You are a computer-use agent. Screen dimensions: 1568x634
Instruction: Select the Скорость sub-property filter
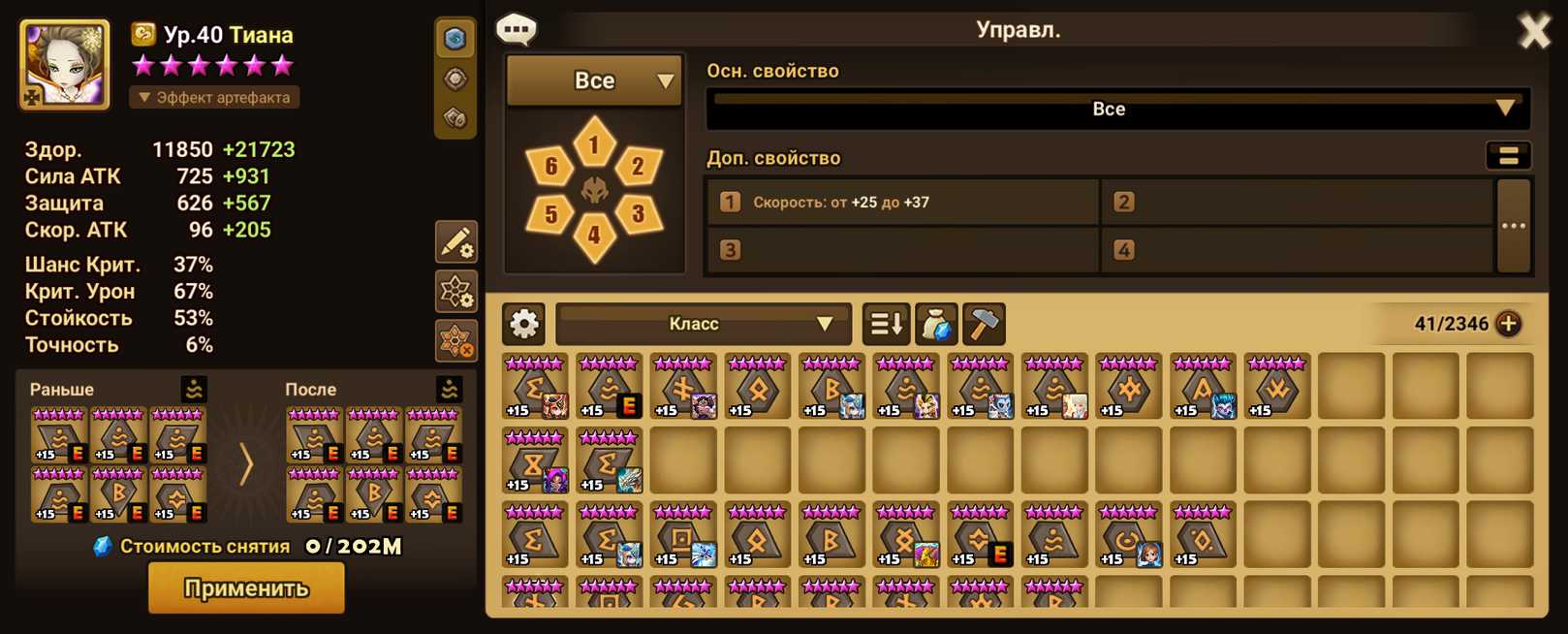point(903,203)
